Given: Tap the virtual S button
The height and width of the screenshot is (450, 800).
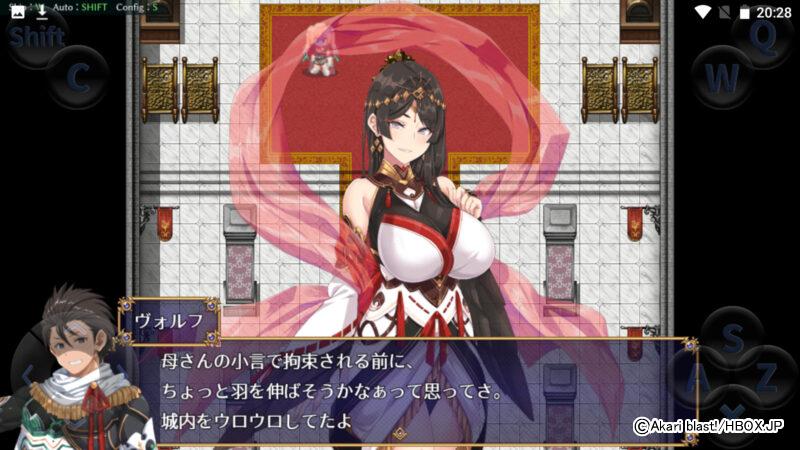Looking at the screenshot, I should [733, 339].
